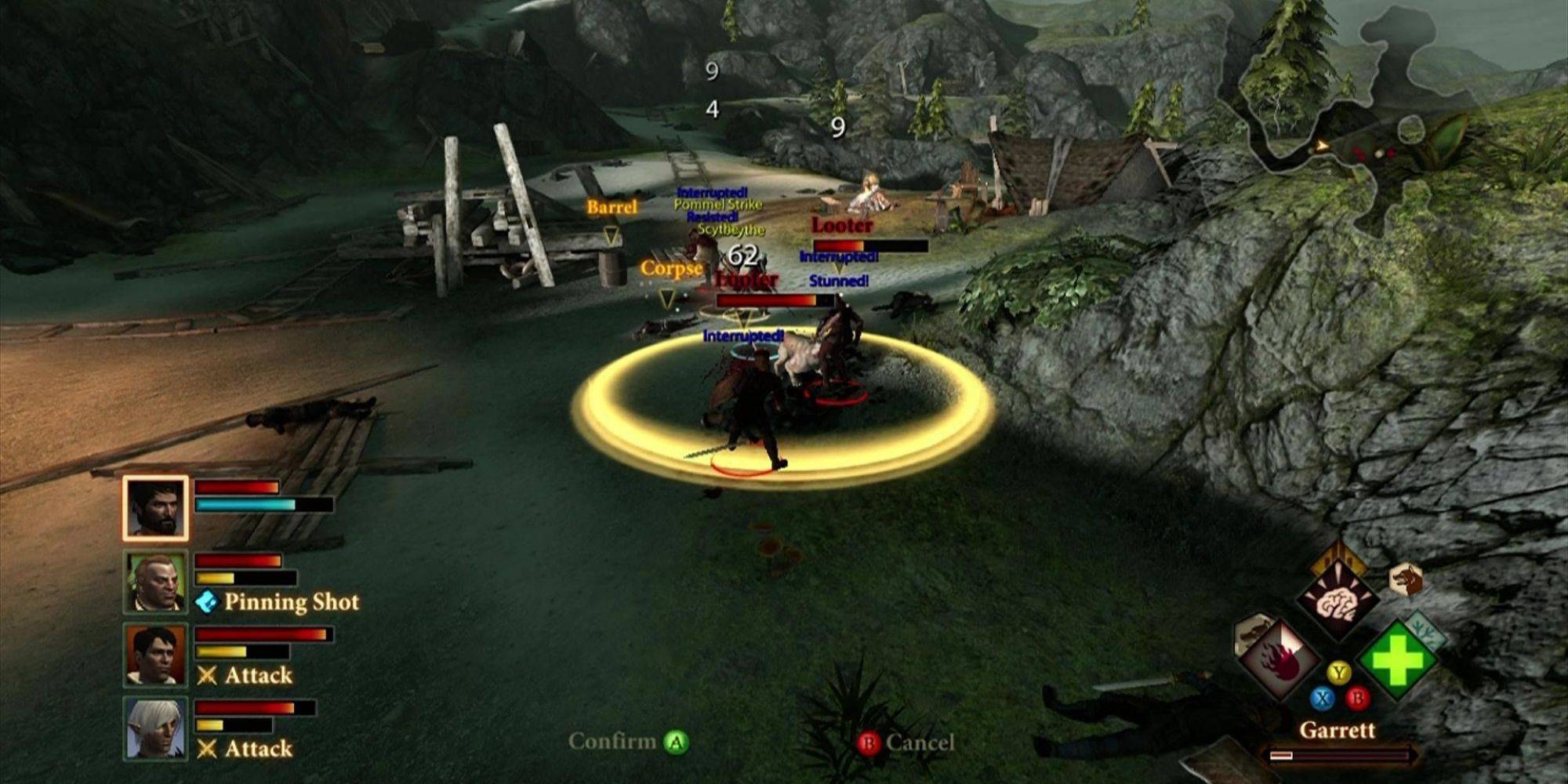This screenshot has width=1568, height=784.
Task: Target the Barrel label marker
Action: tap(612, 208)
